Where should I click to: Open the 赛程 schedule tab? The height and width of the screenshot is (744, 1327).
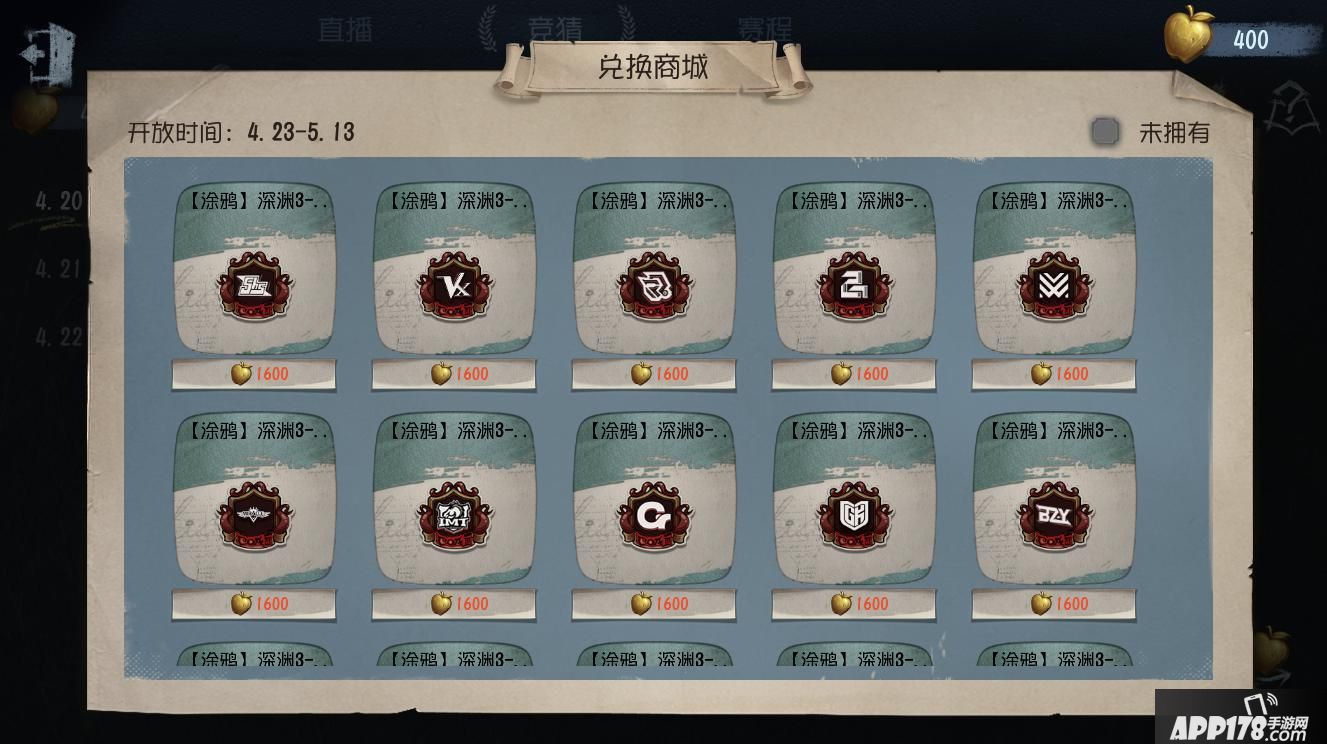(765, 29)
